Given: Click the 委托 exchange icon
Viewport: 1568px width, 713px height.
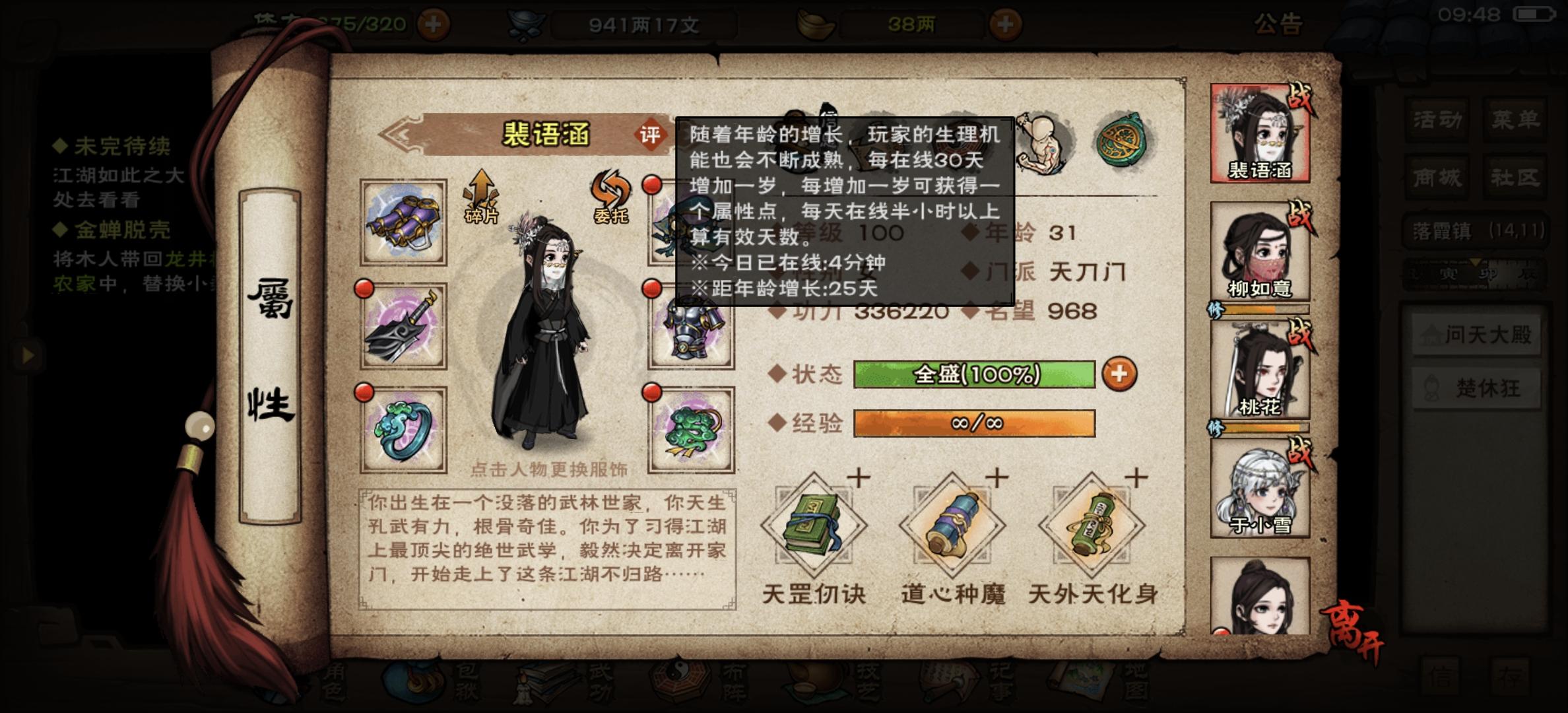Looking at the screenshot, I should (610, 198).
